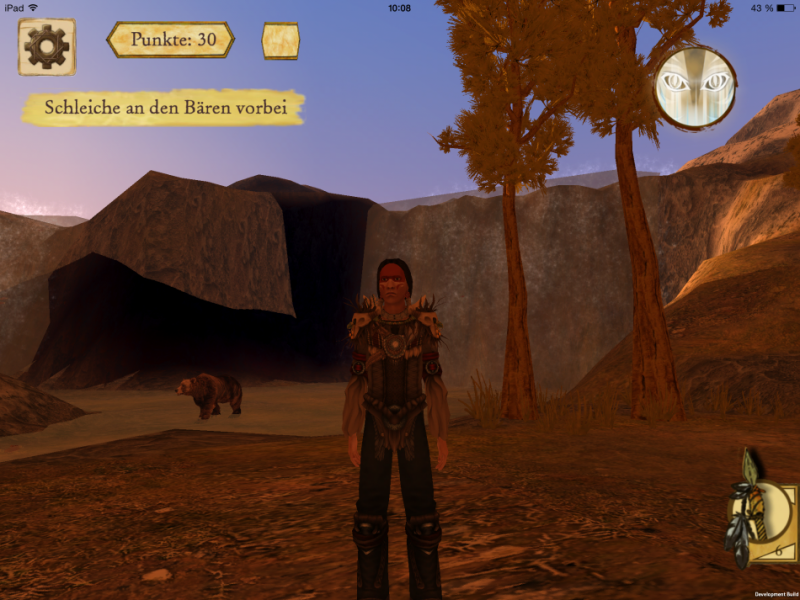Tap the 'Schleiche an den Bären vorbei' objective banner
This screenshot has width=800, height=600.
coord(163,108)
